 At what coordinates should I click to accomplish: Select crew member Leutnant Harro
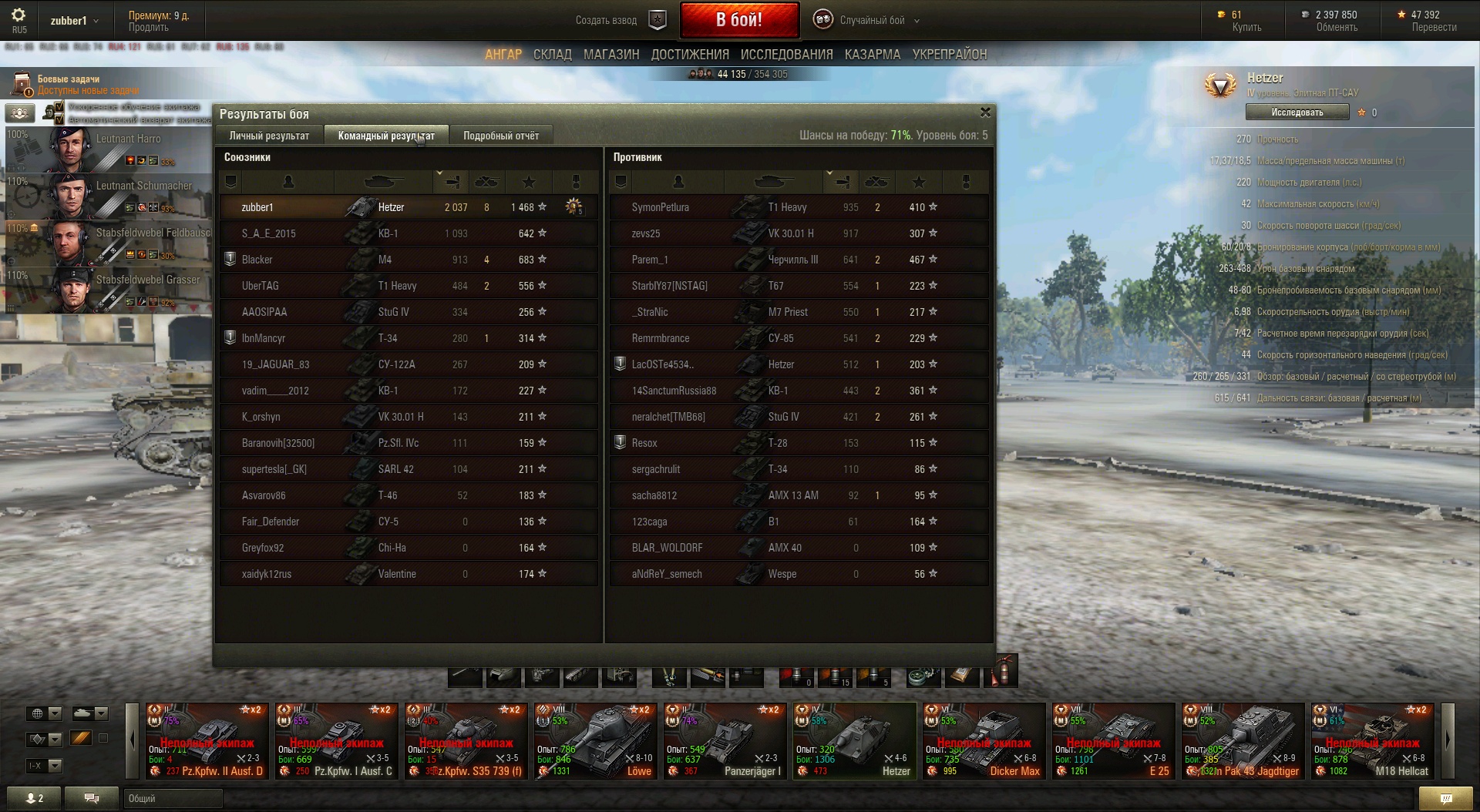pos(108,148)
